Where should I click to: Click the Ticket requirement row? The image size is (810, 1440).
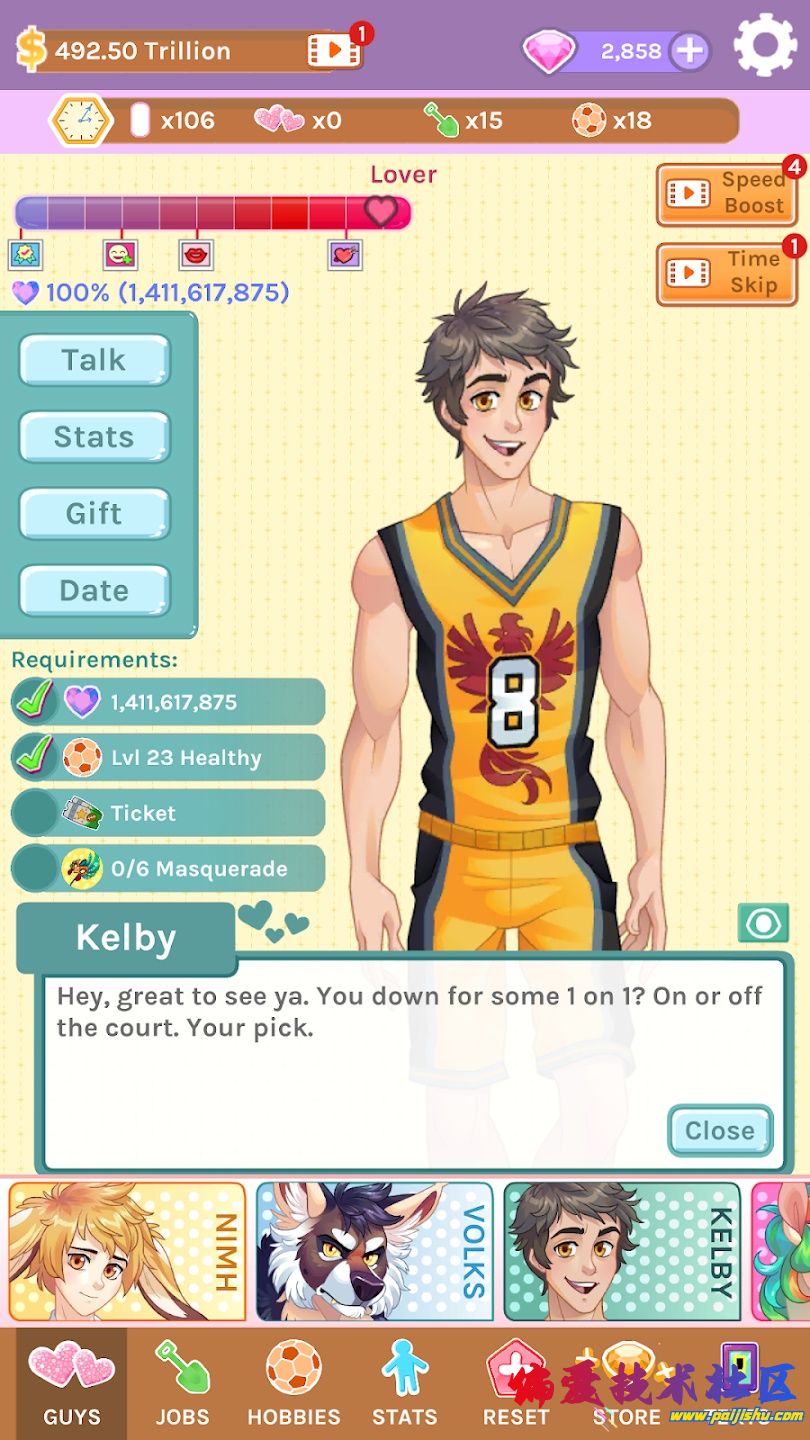(168, 813)
